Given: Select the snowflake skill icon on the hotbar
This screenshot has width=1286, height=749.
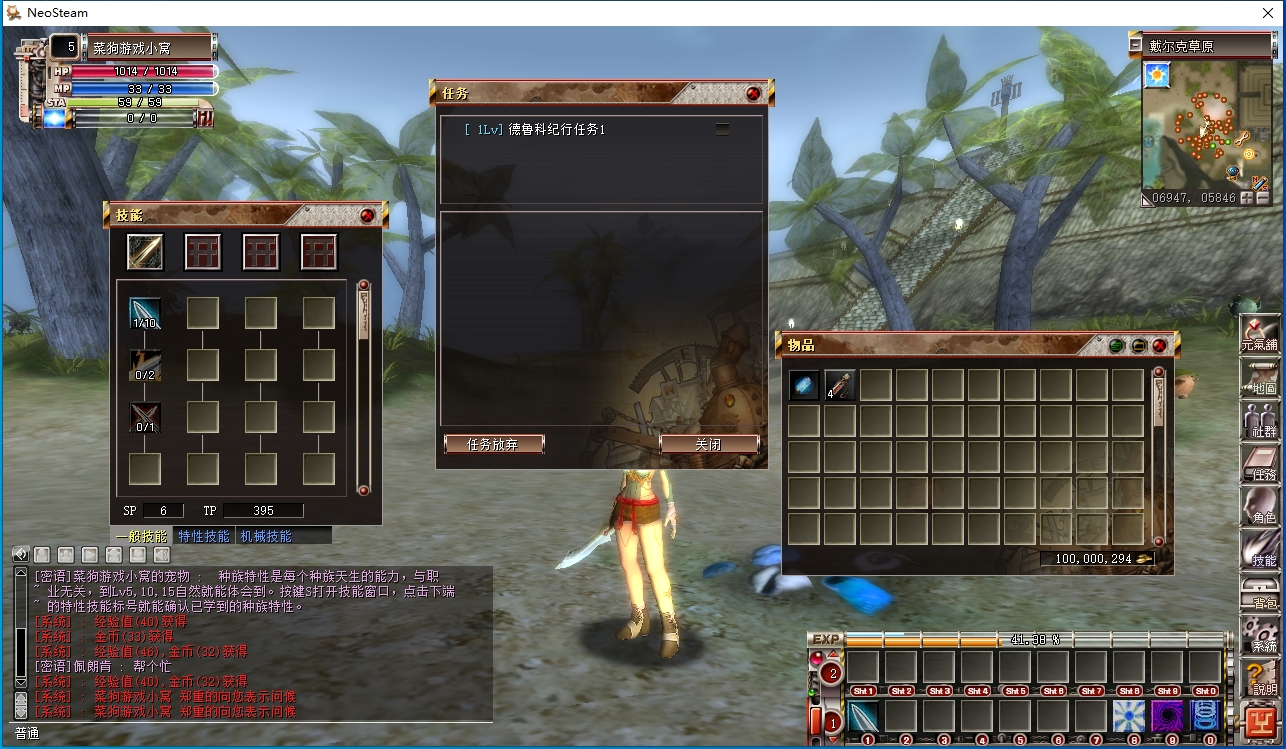Looking at the screenshot, I should 1131,714.
